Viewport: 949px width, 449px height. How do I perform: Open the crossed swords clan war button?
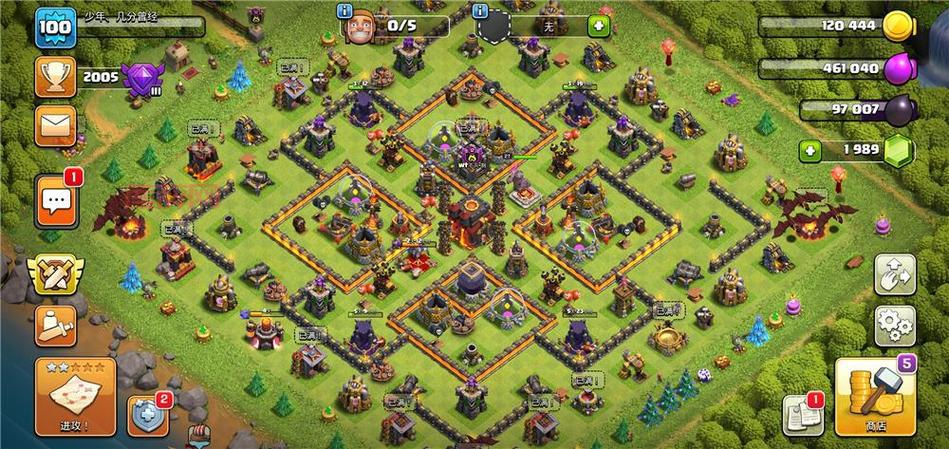point(56,274)
